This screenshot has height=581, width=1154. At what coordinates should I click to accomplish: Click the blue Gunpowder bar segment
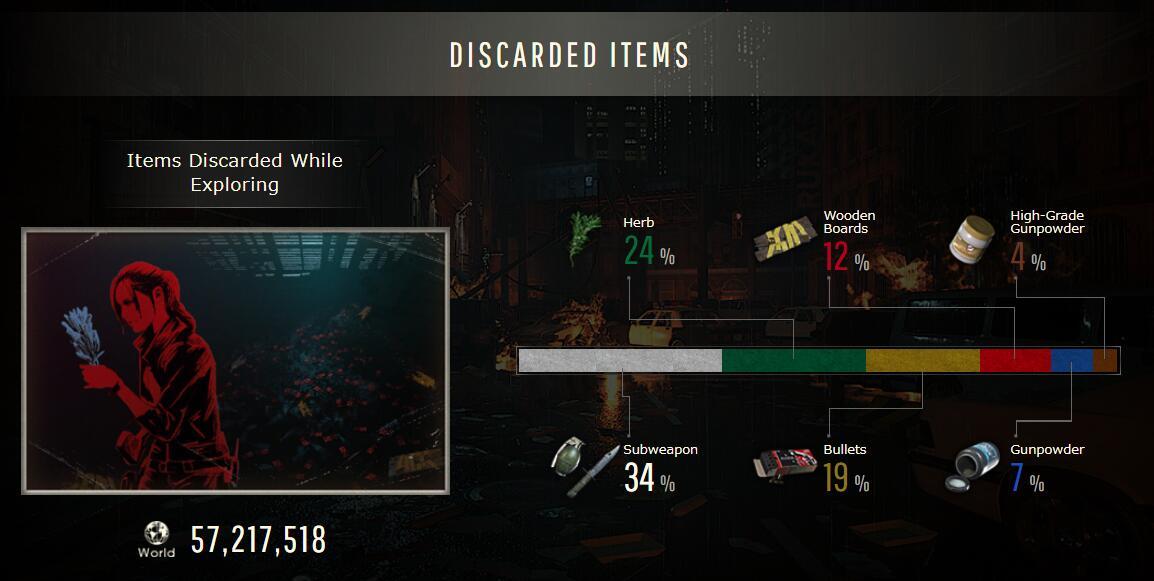[x=1071, y=360]
